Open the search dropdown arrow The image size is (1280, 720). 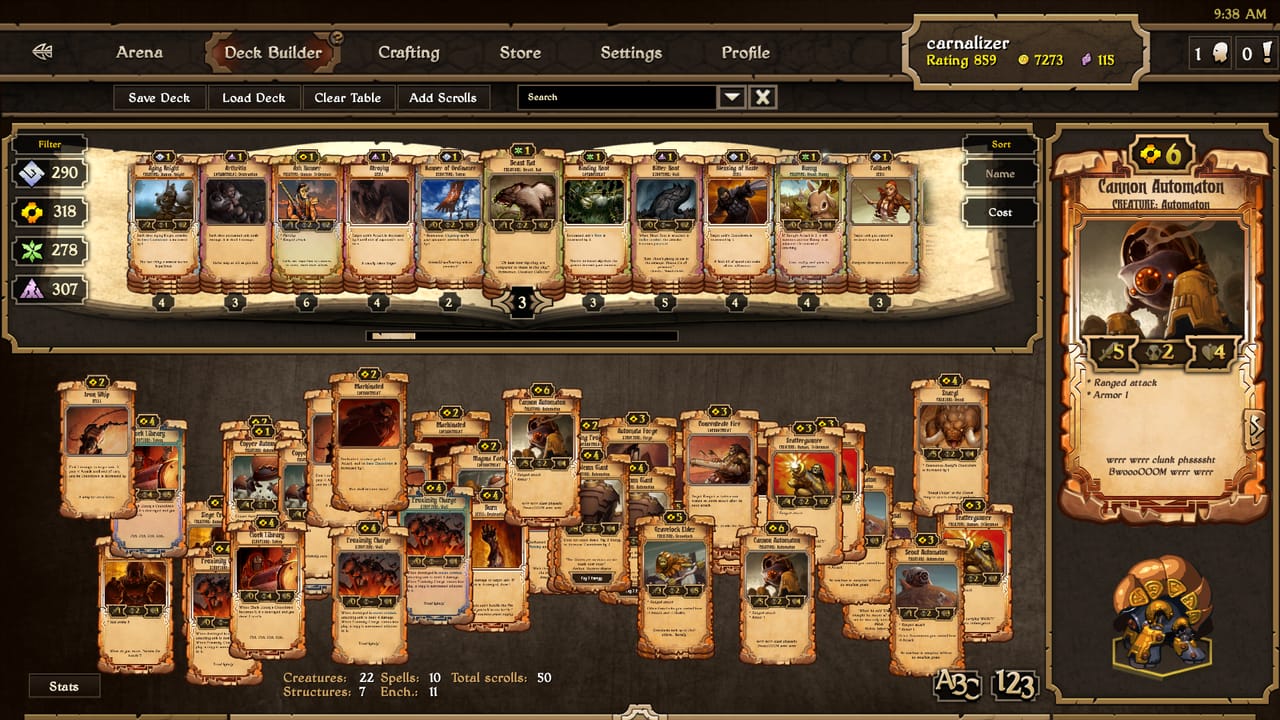click(x=733, y=97)
